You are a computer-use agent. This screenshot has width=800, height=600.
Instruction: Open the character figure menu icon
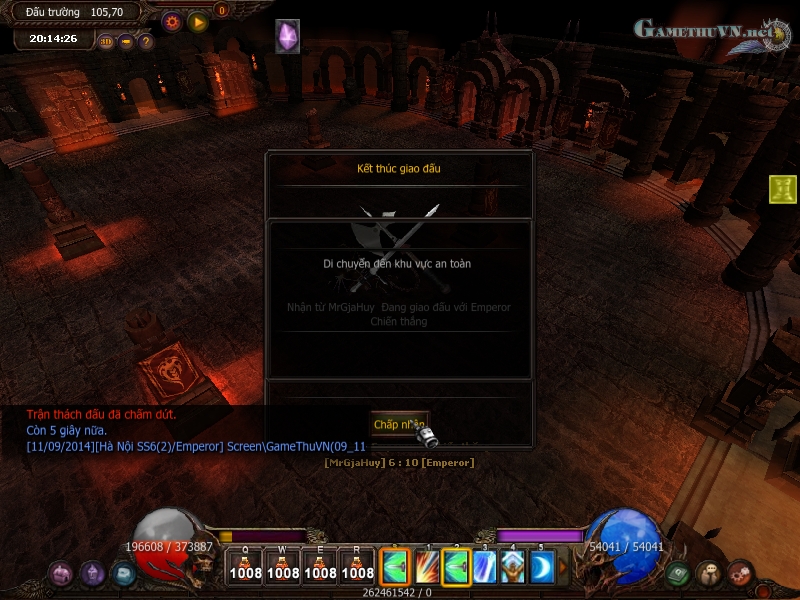(709, 574)
